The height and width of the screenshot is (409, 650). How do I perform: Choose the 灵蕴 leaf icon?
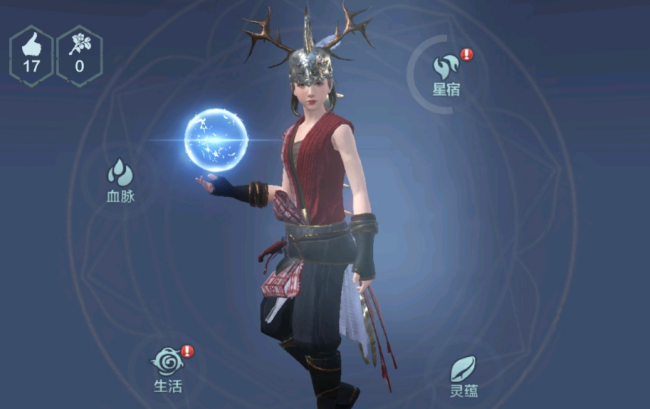point(462,369)
